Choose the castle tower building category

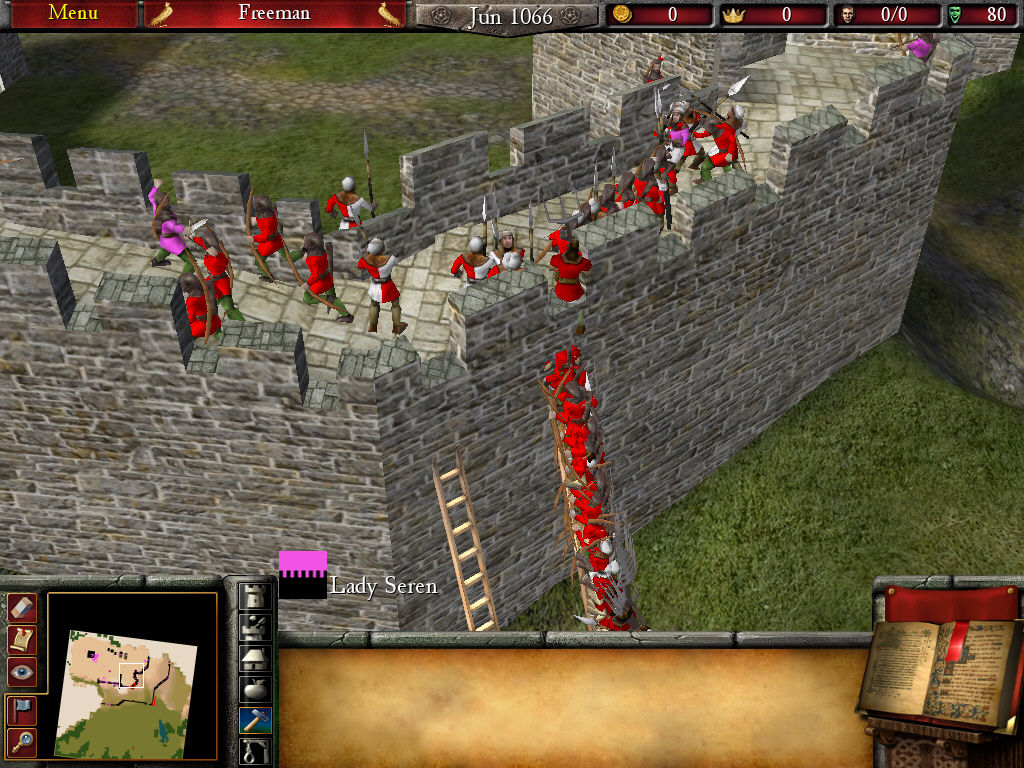point(256,596)
